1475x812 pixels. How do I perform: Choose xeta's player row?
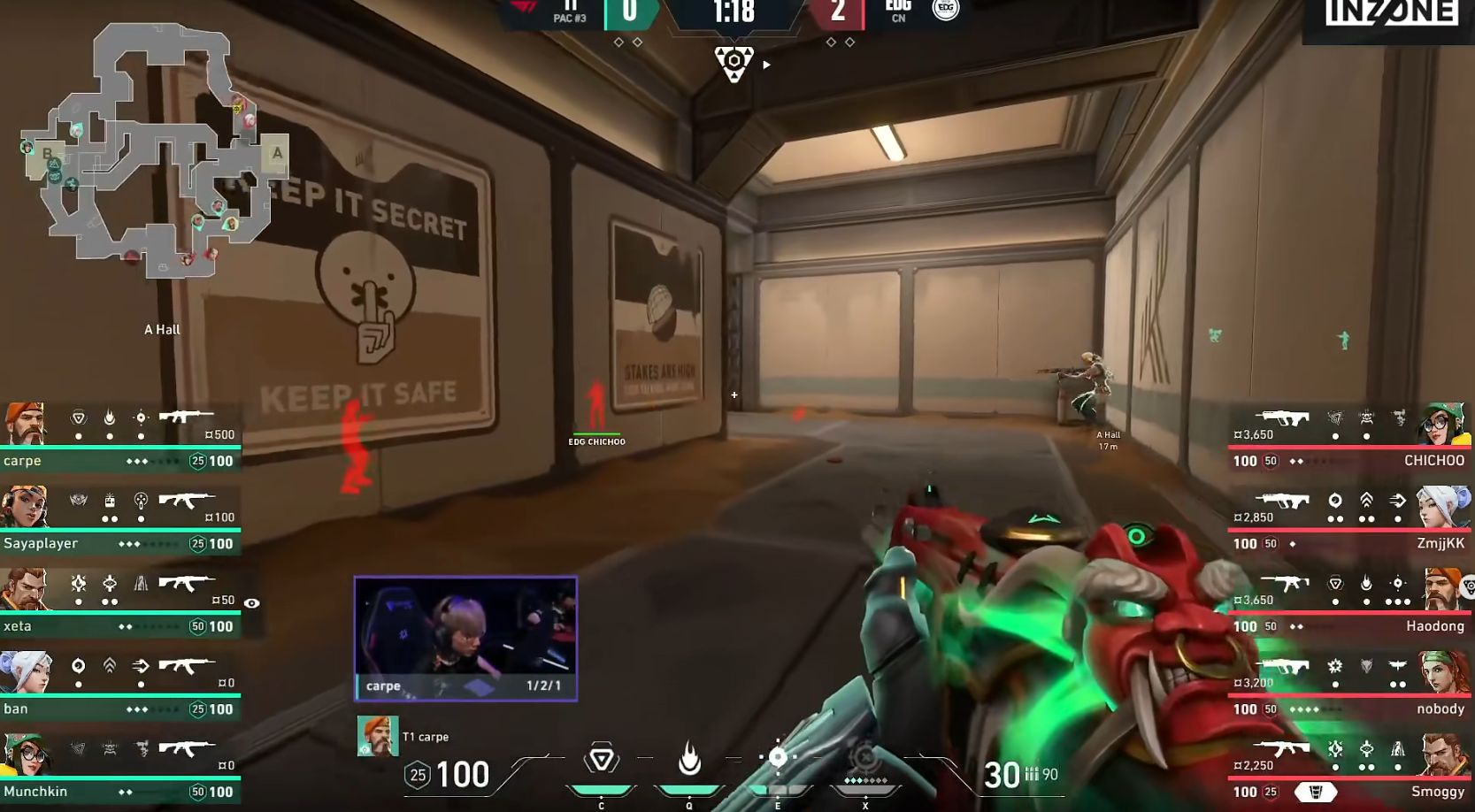click(119, 602)
